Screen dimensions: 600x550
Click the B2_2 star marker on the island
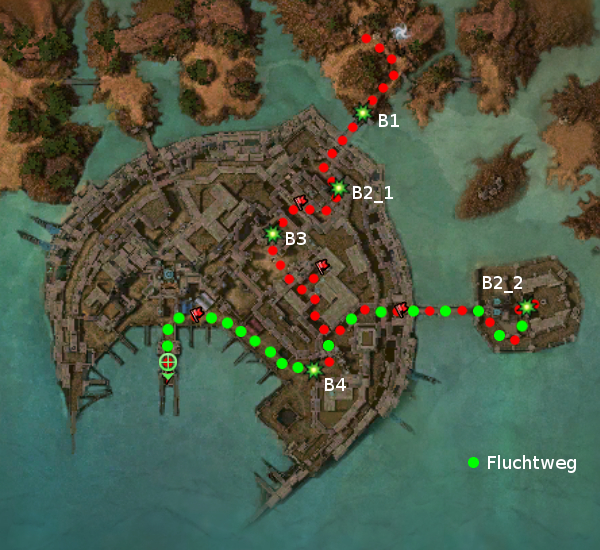[526, 306]
